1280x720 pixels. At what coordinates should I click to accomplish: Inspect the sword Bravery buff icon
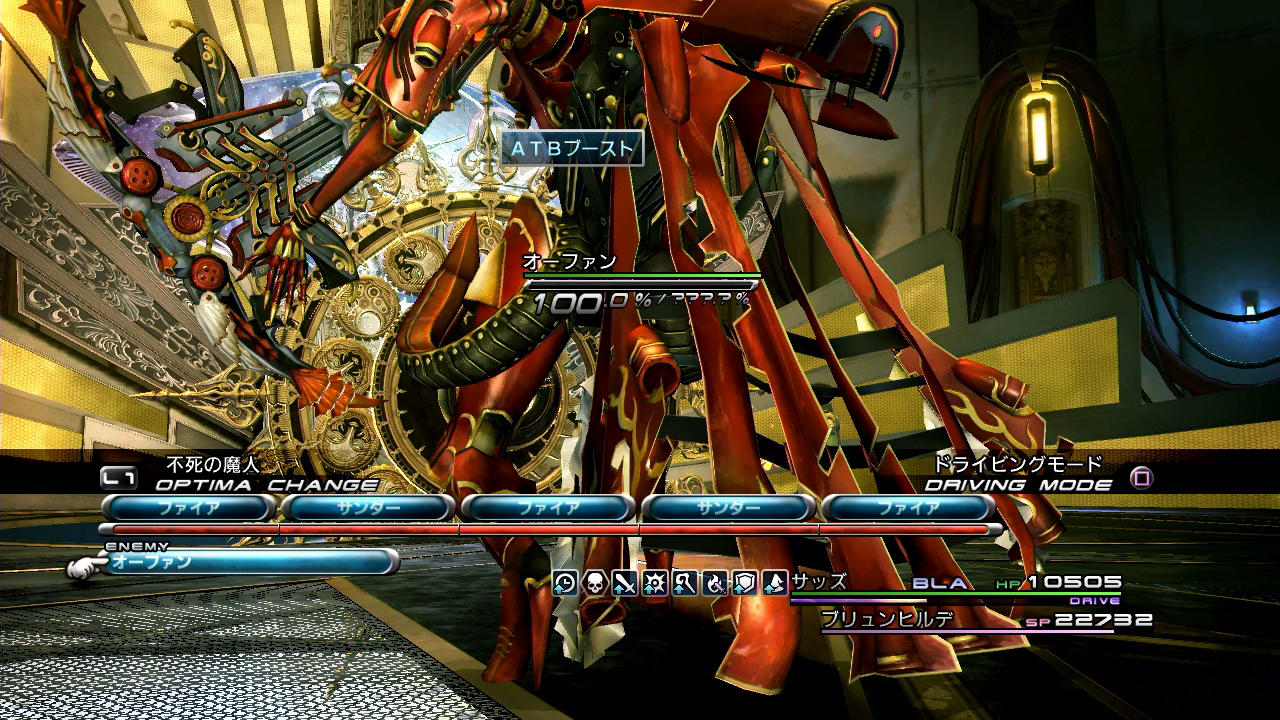click(625, 583)
